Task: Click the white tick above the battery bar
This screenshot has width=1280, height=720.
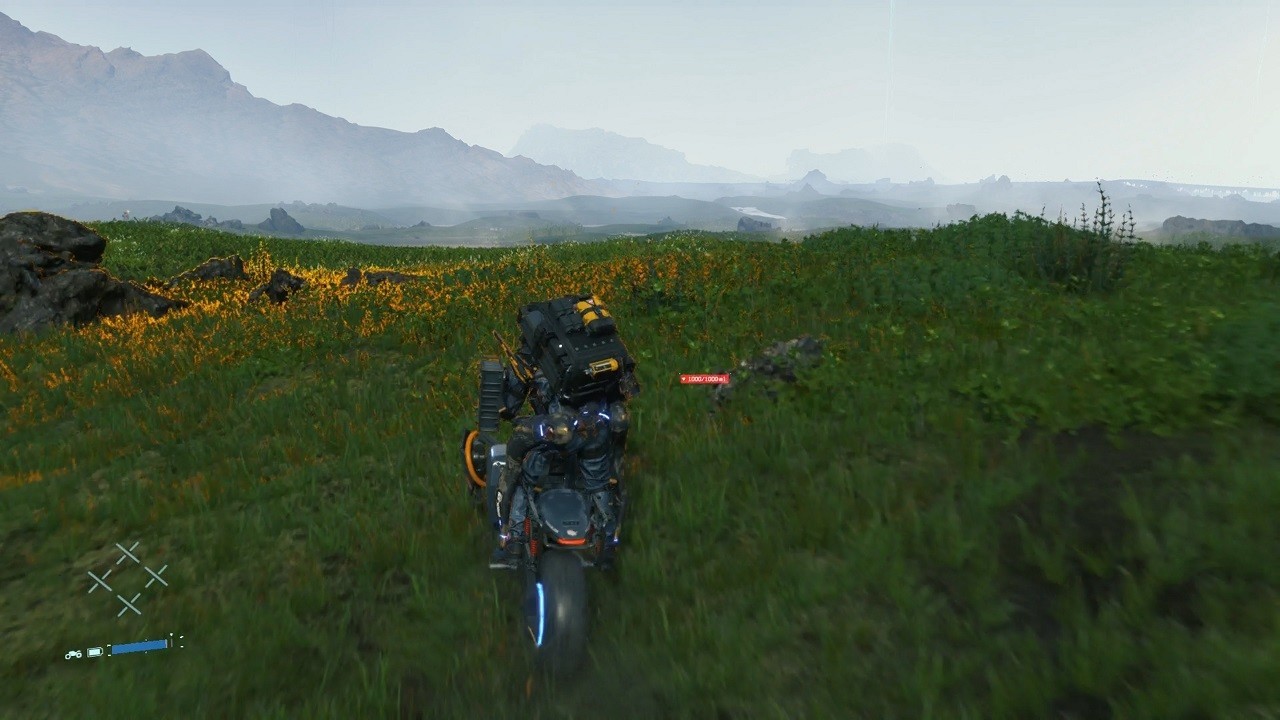Action: coord(171,634)
